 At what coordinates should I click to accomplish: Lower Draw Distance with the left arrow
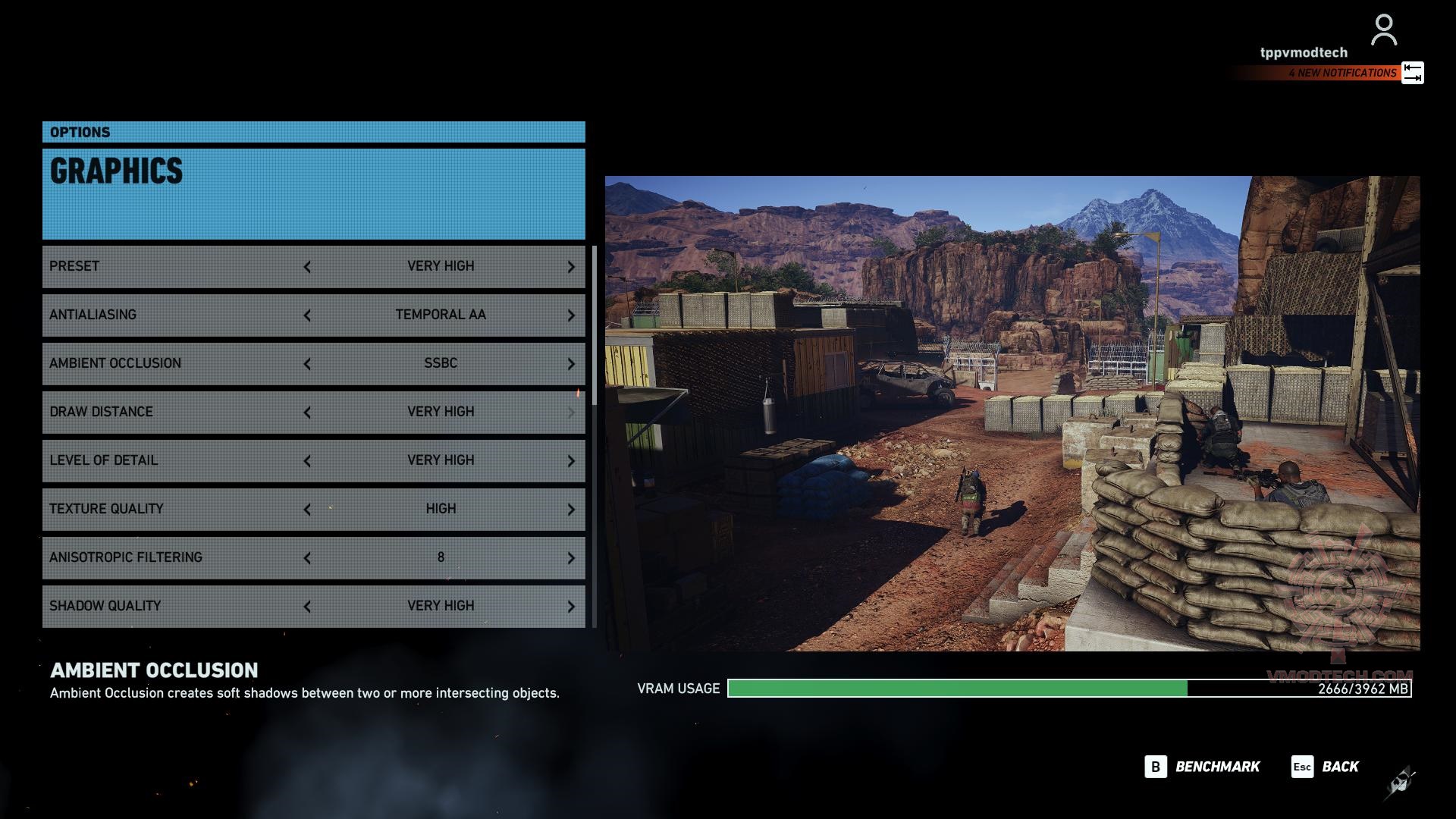tap(307, 413)
